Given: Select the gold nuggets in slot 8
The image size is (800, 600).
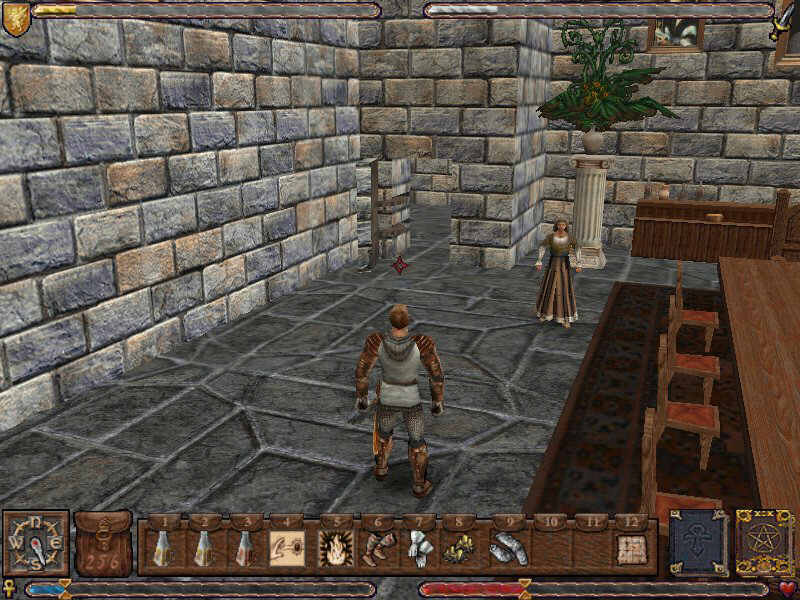Looking at the screenshot, I should click(x=460, y=548).
